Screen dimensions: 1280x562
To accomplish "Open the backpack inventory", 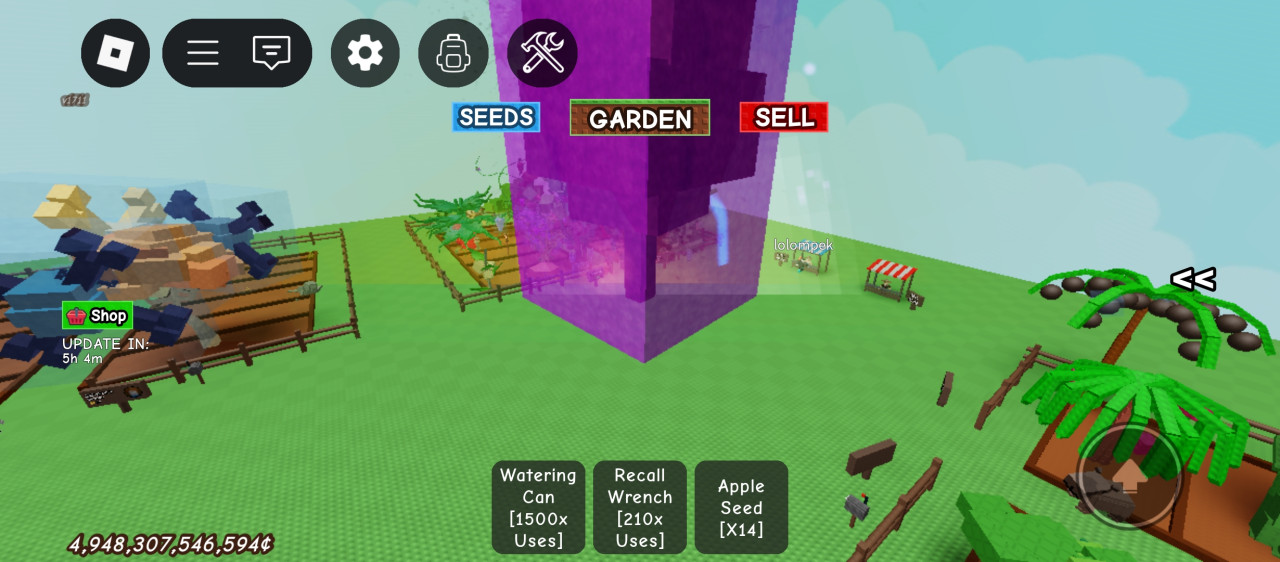I will (x=453, y=53).
